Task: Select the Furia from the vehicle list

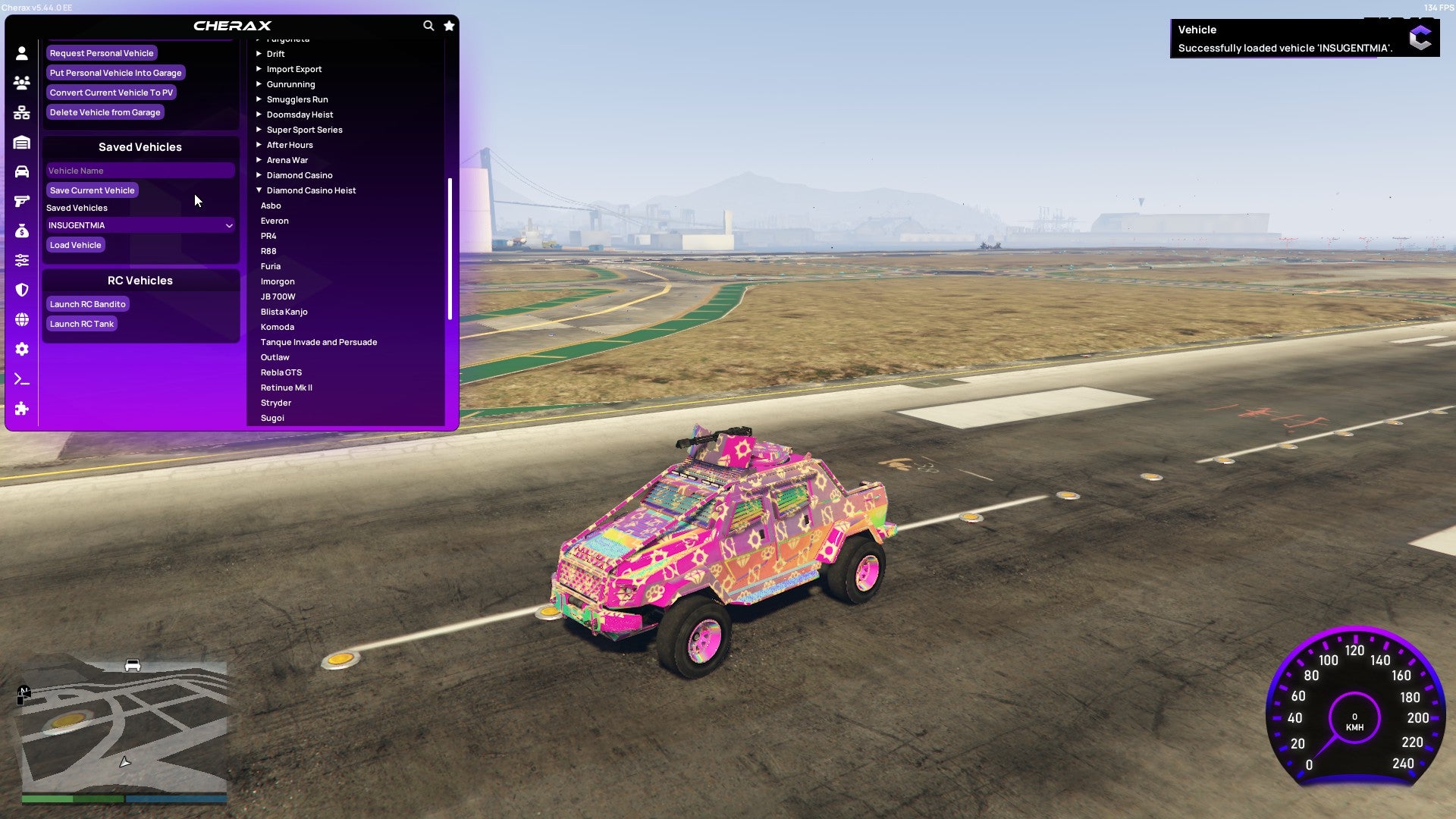Action: 270,266
